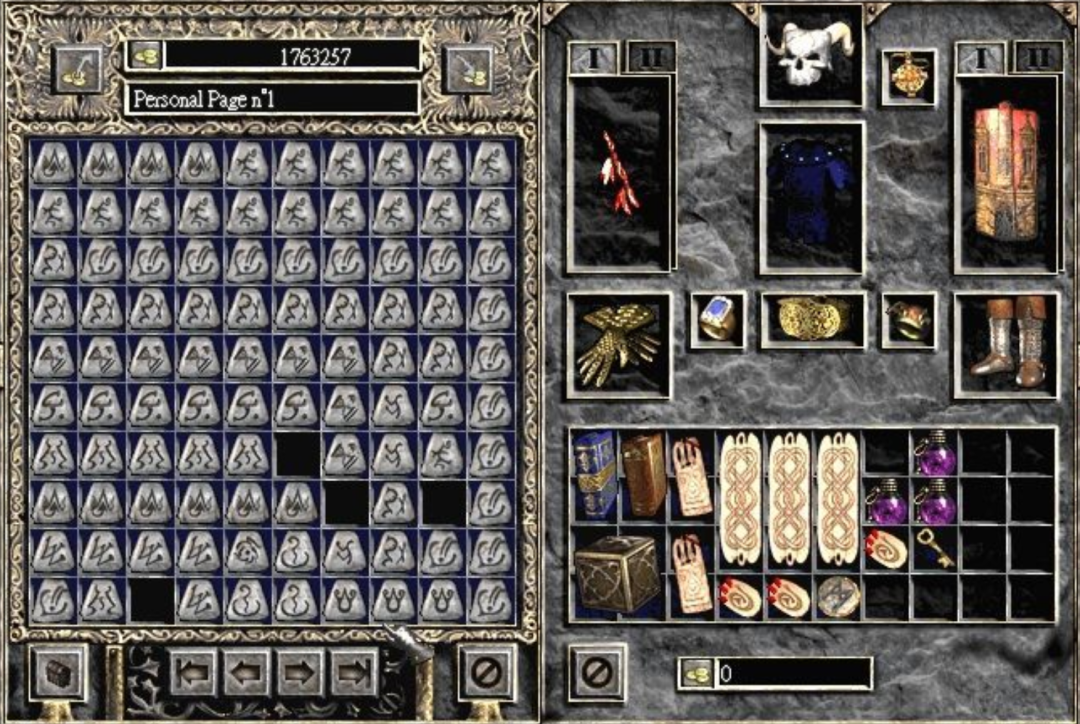Go to the next stash page
The height and width of the screenshot is (724, 1080).
(300, 672)
